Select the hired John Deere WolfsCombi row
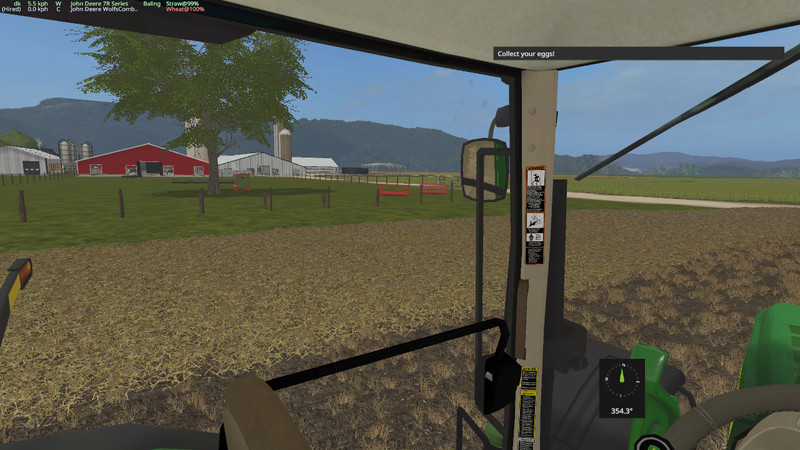This screenshot has height=450, width=800. [112, 11]
